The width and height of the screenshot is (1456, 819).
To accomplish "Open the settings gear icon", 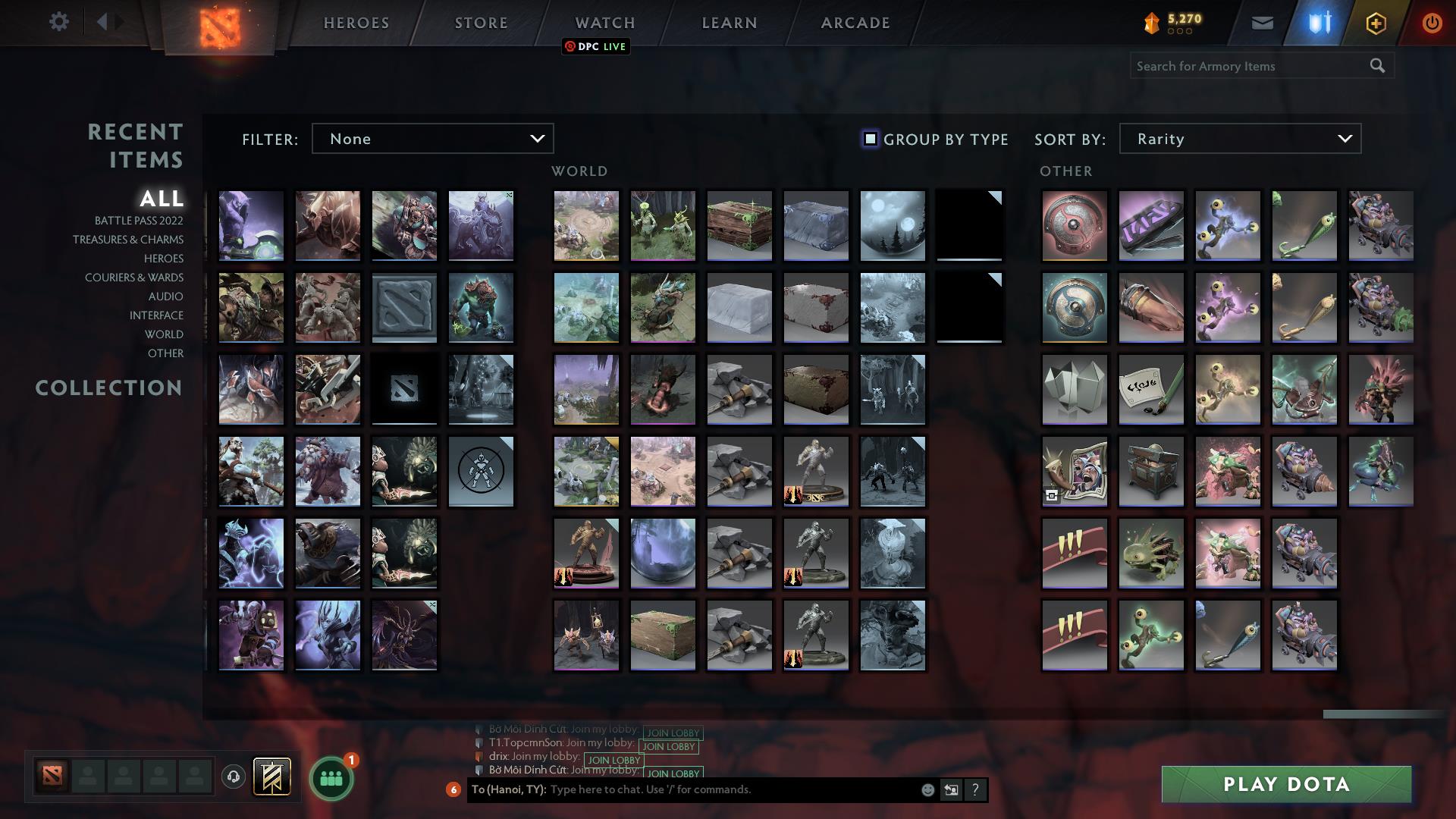I will click(59, 21).
